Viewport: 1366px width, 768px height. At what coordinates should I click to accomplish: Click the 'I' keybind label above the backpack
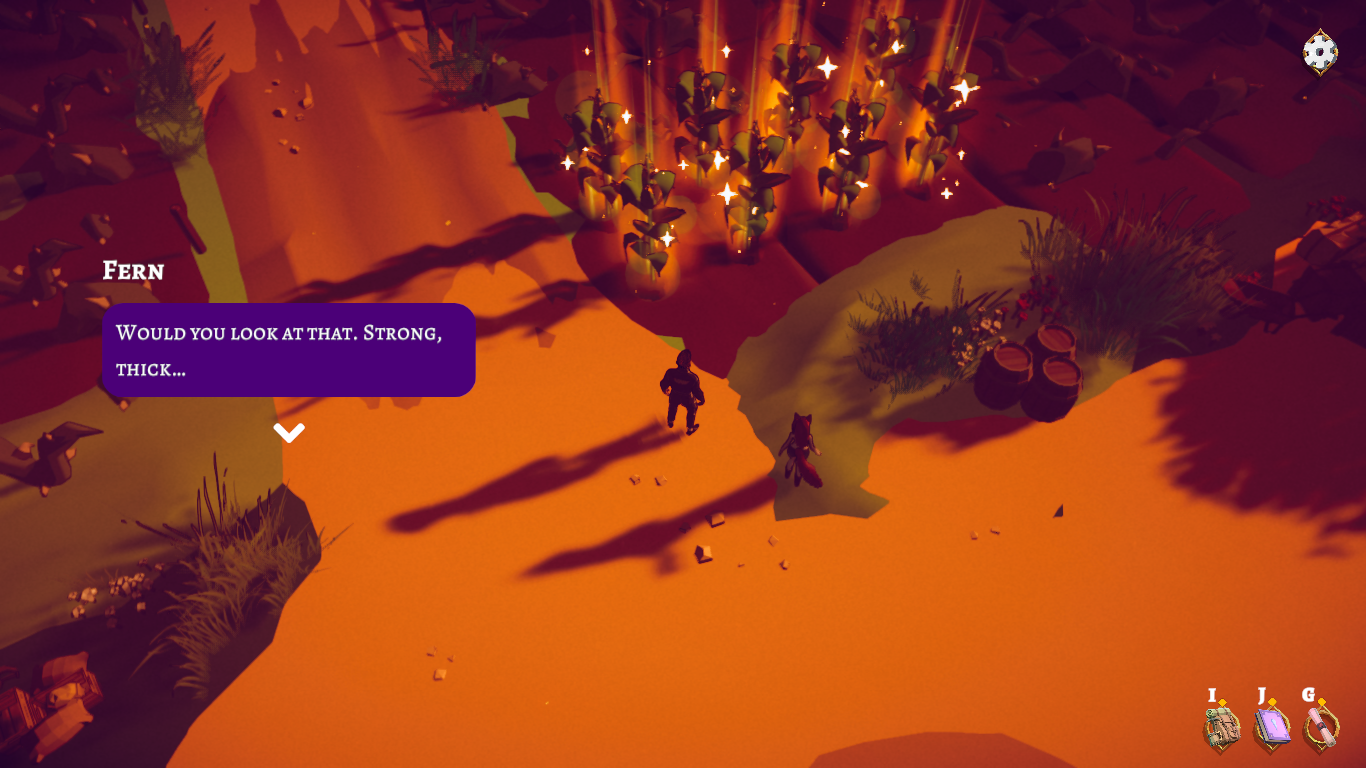(1213, 693)
